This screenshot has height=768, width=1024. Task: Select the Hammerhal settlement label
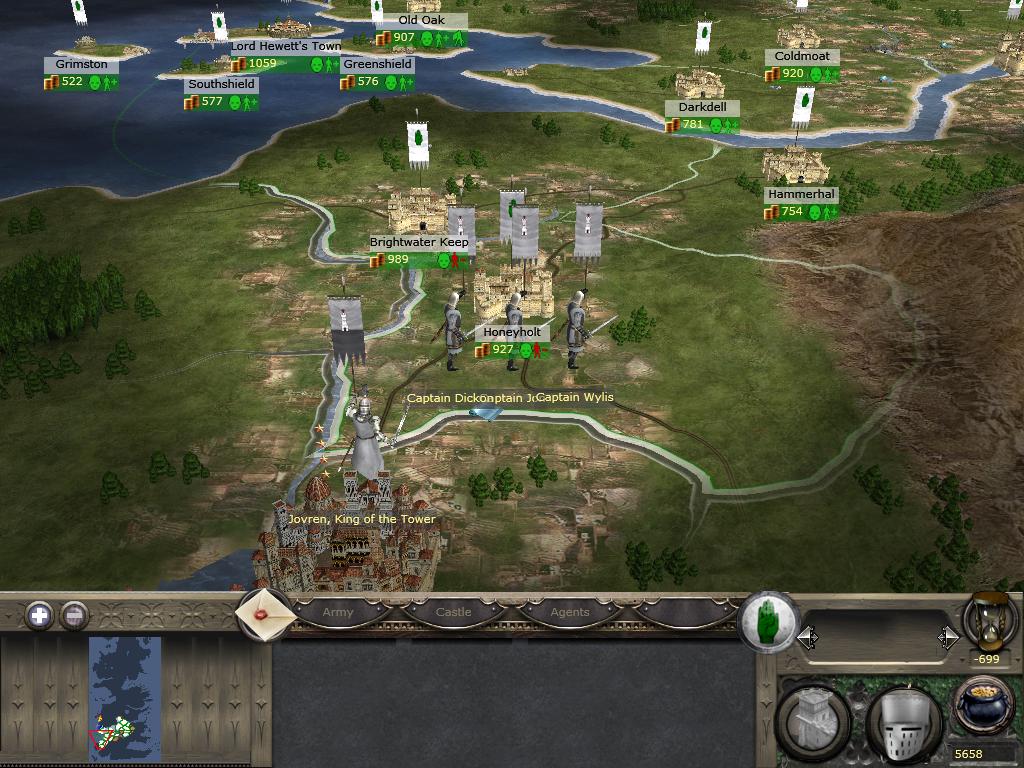801,194
